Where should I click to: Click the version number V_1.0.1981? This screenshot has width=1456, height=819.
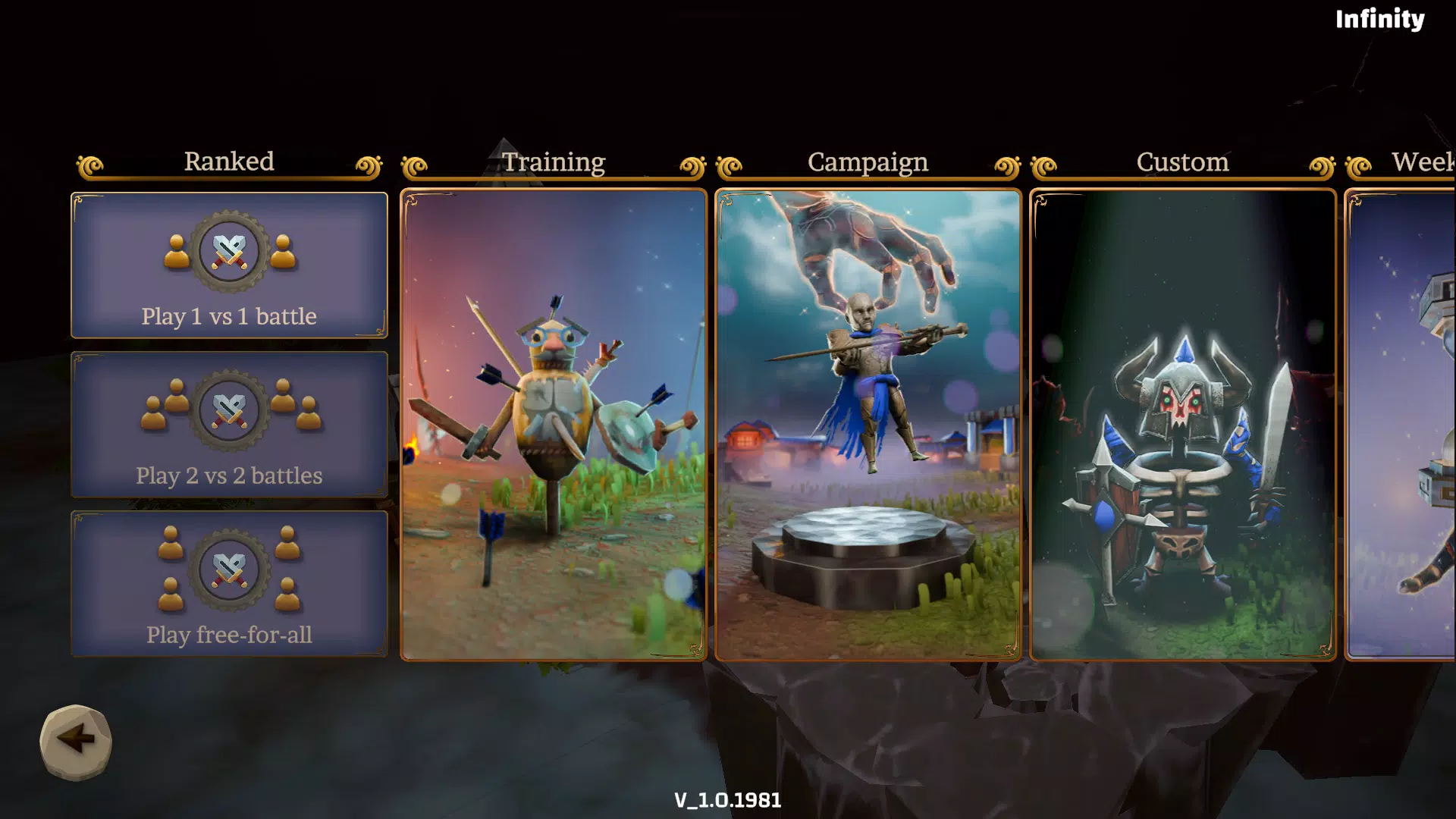728,799
